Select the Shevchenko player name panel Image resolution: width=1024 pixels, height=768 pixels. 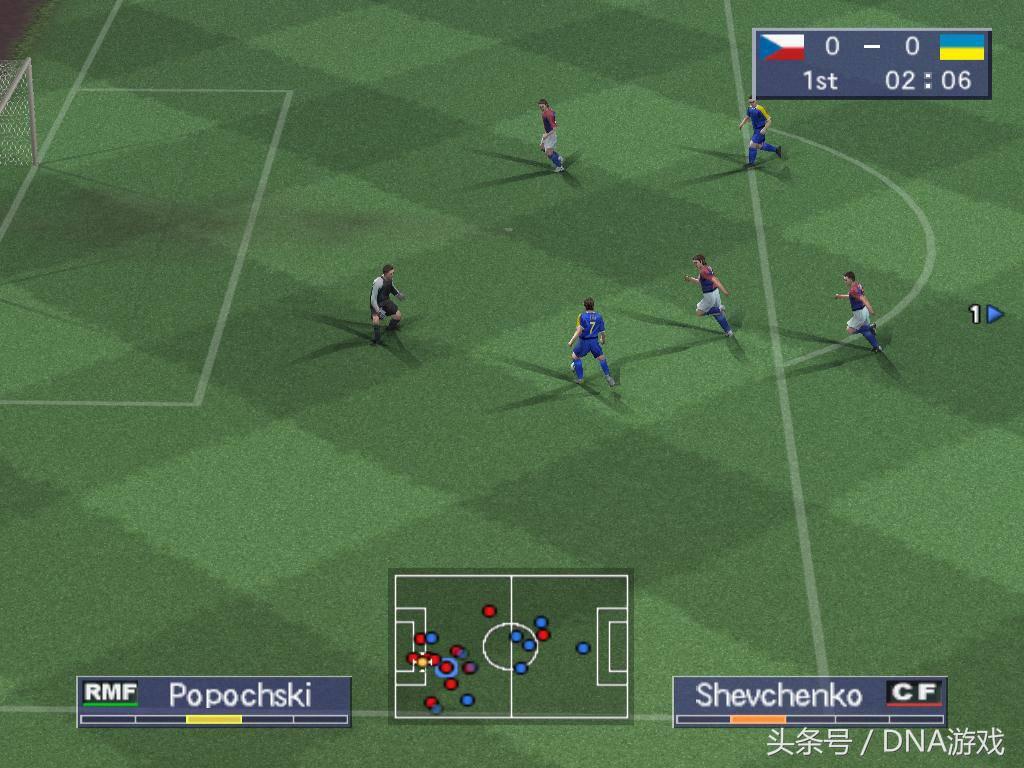[809, 700]
